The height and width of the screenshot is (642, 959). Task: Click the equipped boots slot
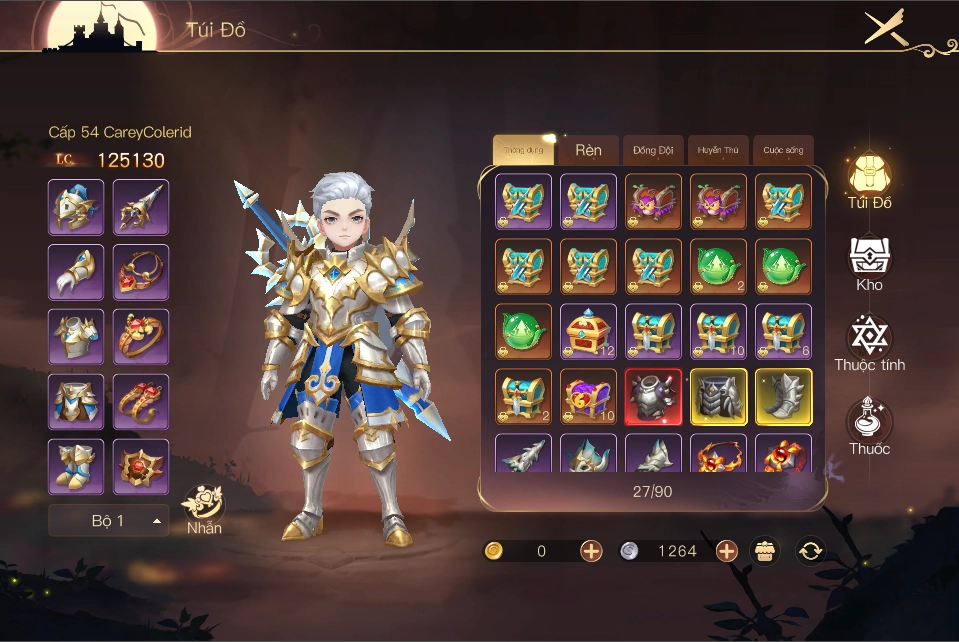76,466
